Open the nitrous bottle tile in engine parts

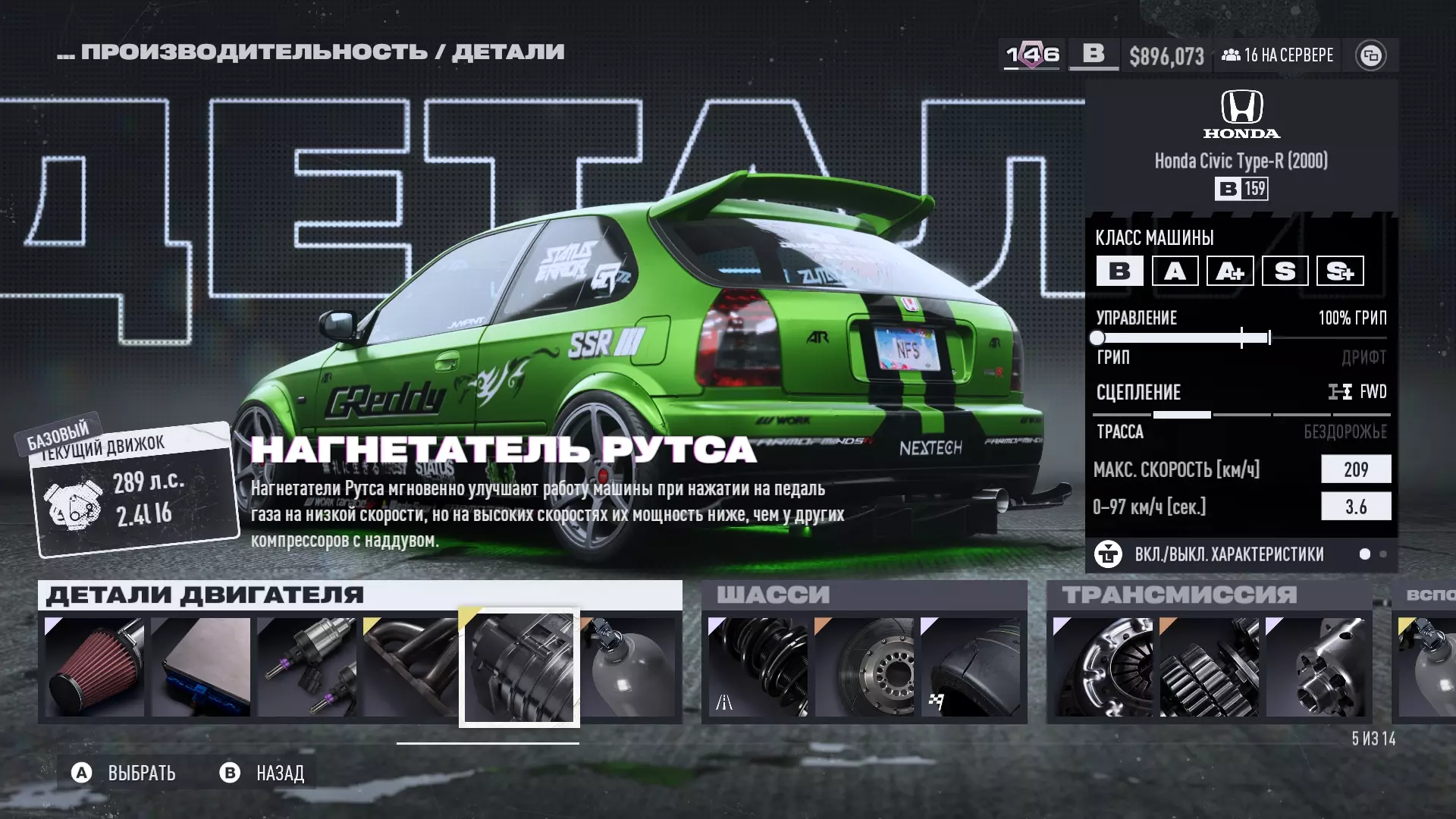[629, 667]
